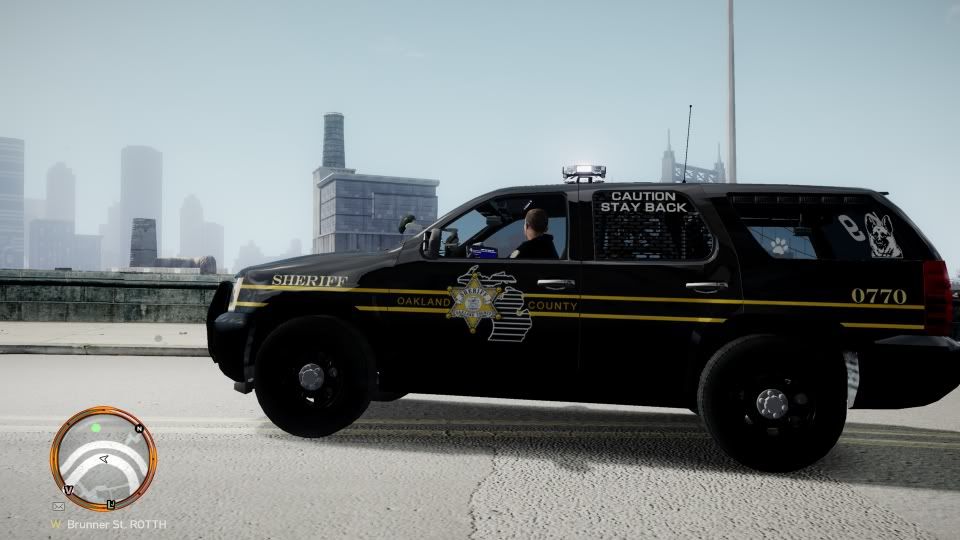Click the white player arrow on radar

click(103, 459)
